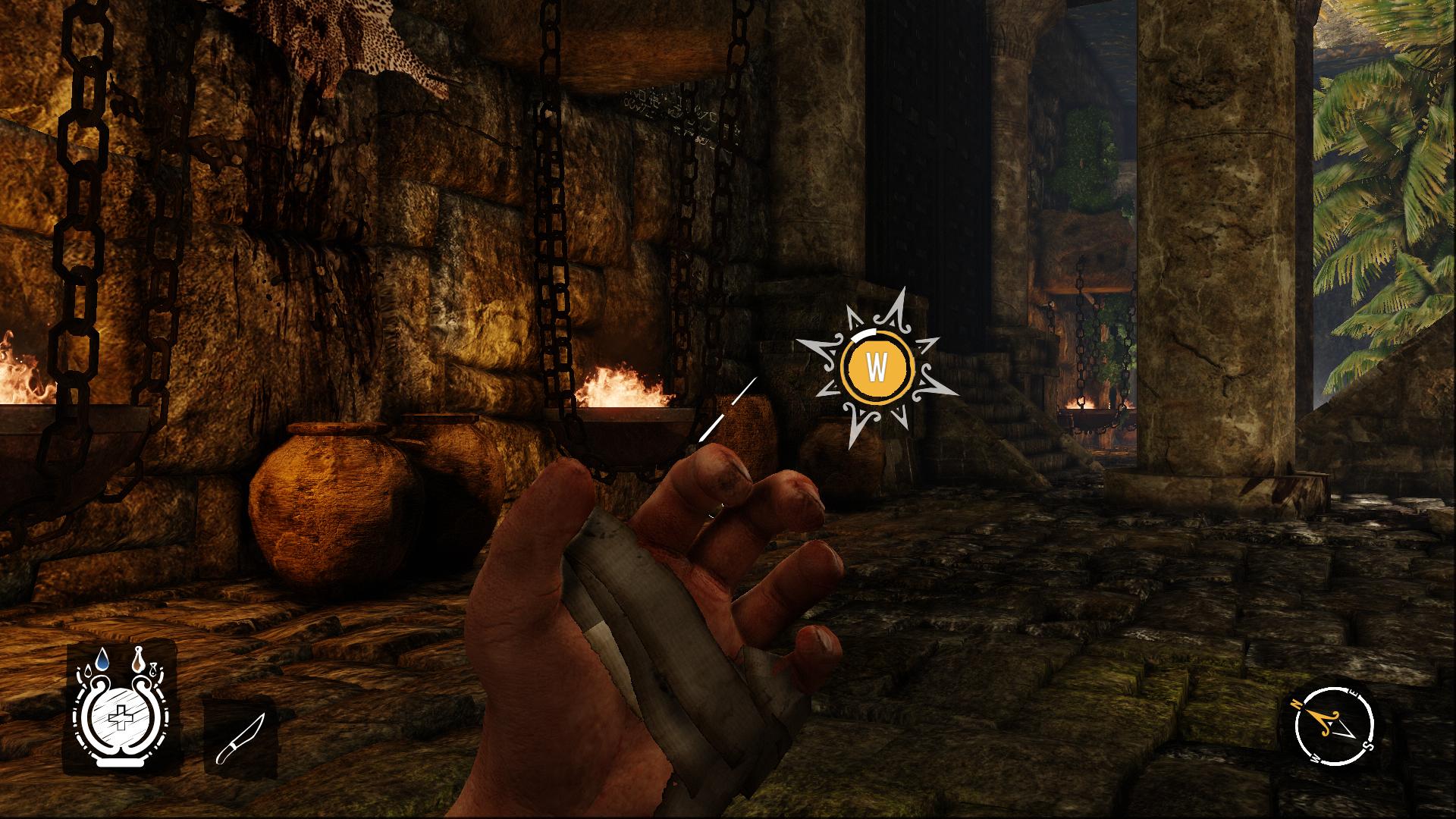Select the knife weapon slot
The width and height of the screenshot is (1456, 819).
241,738
